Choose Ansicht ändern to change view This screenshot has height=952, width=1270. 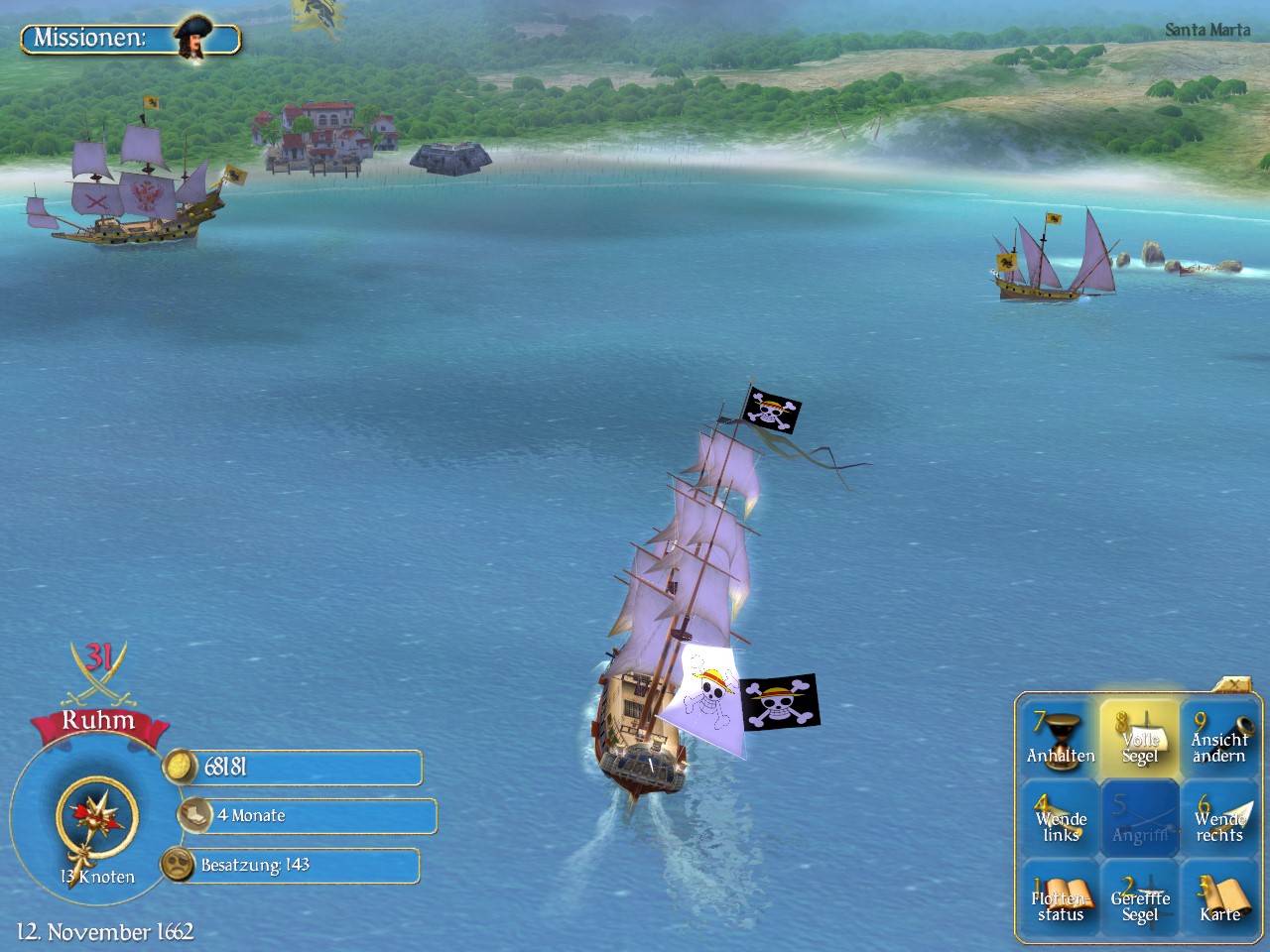pyautogui.click(x=1219, y=739)
